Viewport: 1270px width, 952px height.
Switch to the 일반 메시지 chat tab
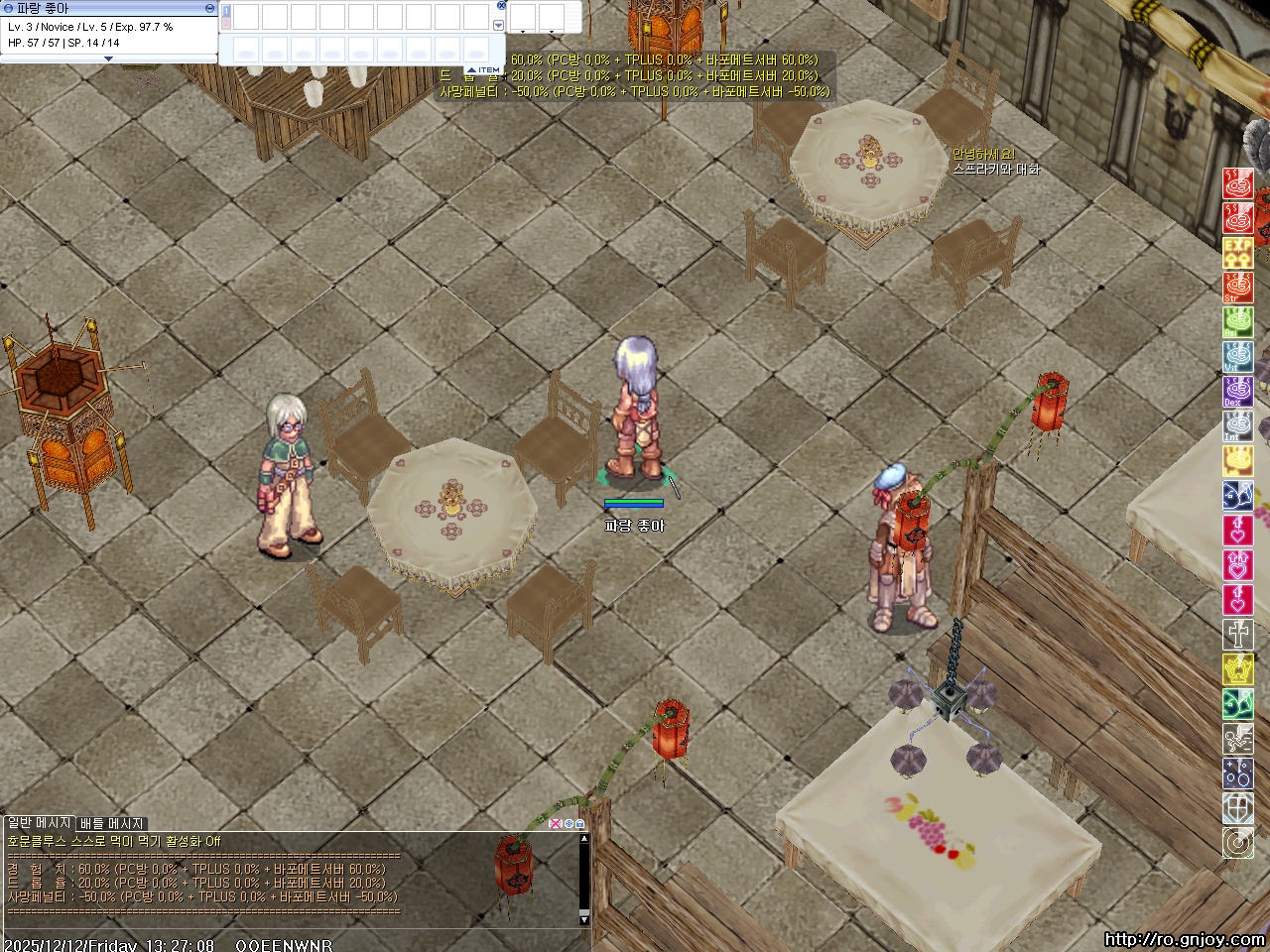click(39, 823)
